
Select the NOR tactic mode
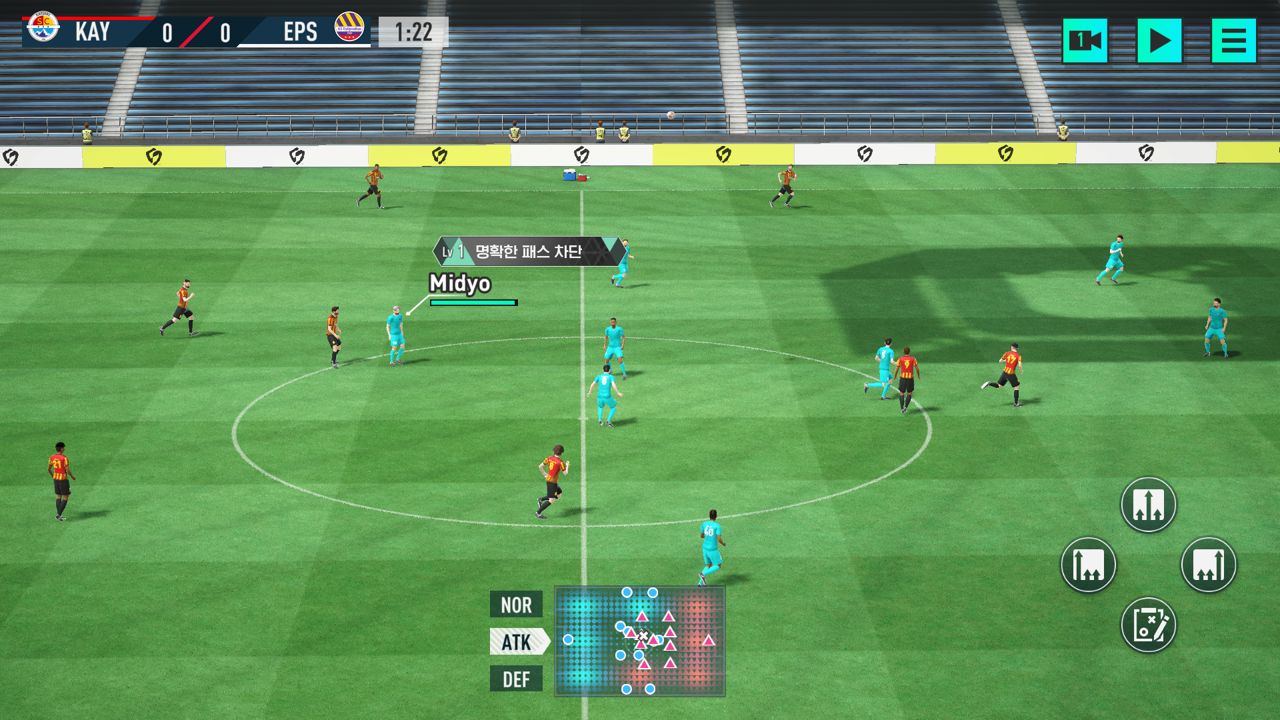click(516, 605)
